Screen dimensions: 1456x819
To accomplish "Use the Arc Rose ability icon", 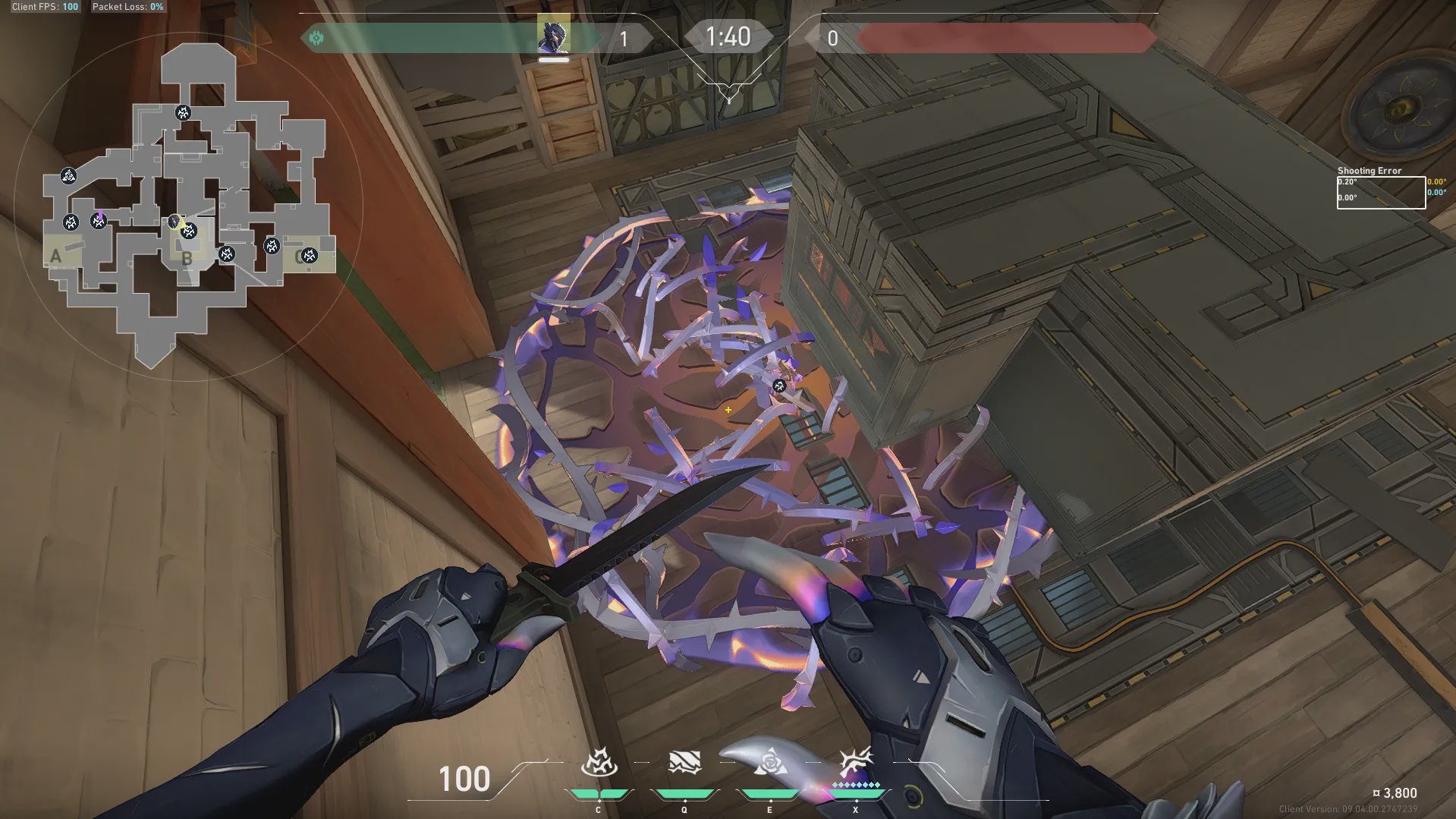I will click(769, 762).
